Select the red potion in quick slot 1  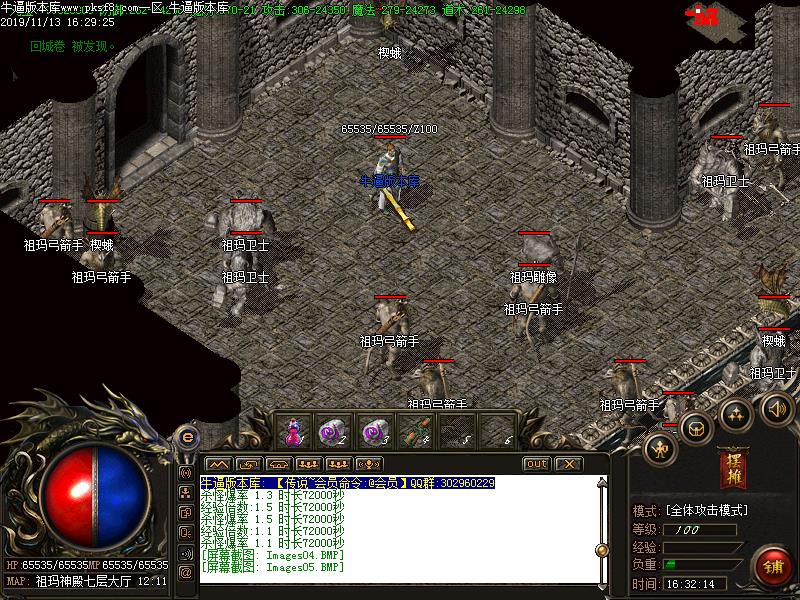[x=293, y=432]
